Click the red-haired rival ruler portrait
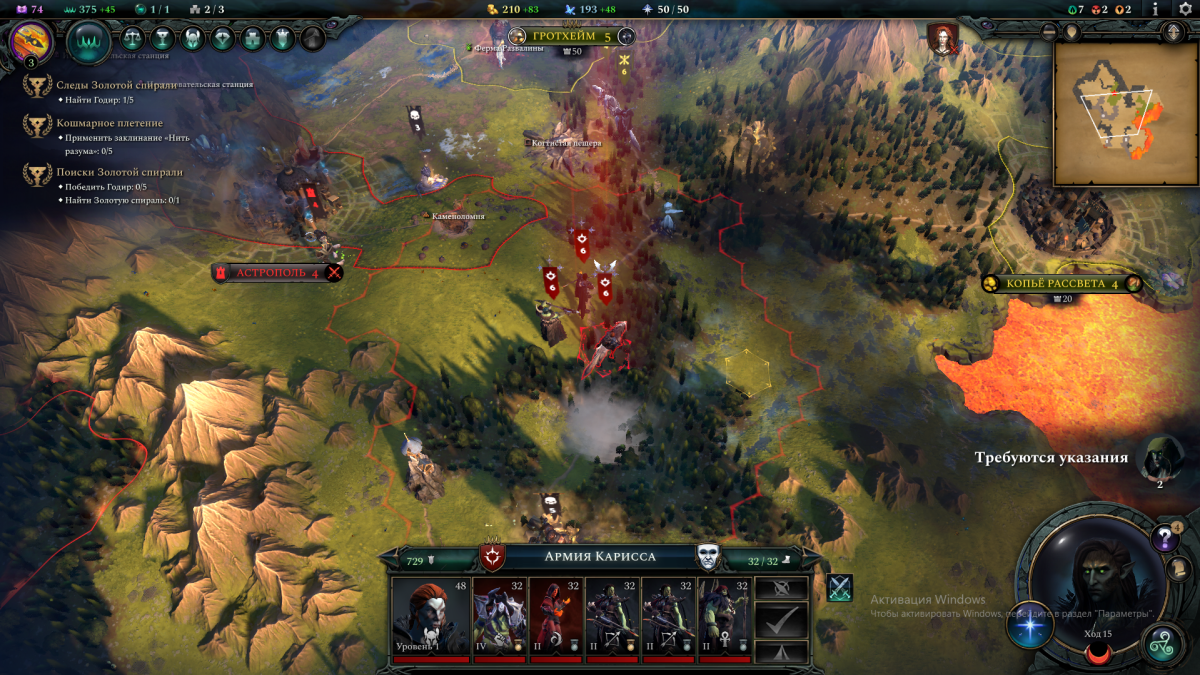This screenshot has height=675, width=1200. coord(942,38)
